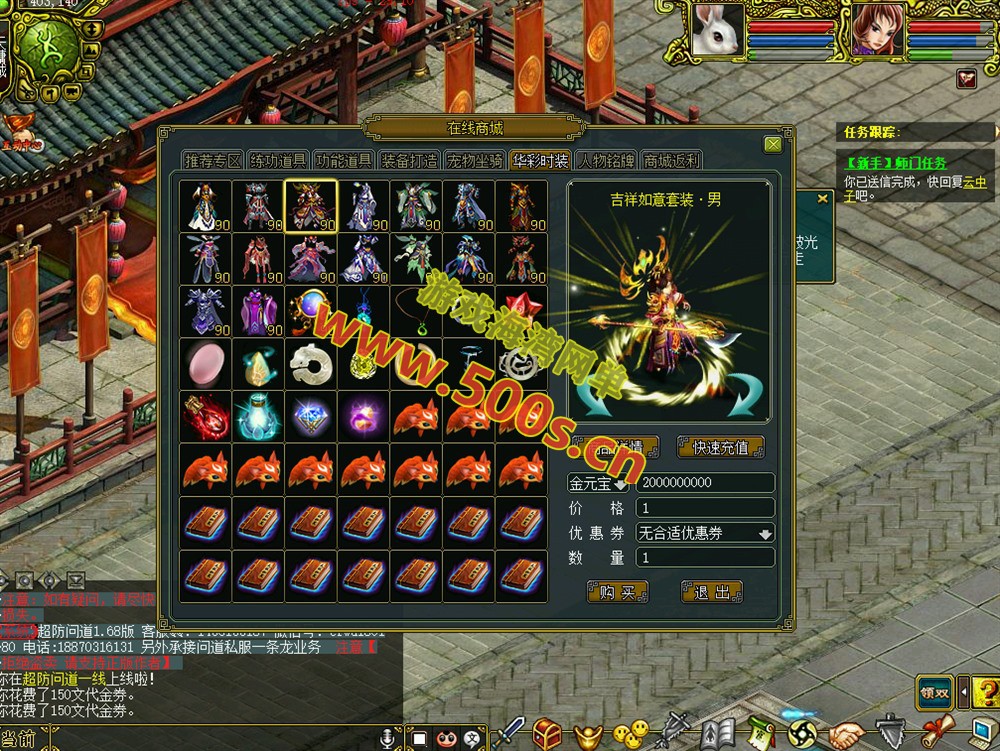Screen dimensions: 1000x751
Task: Show the 装备打造 shop category
Action: [x=408, y=161]
